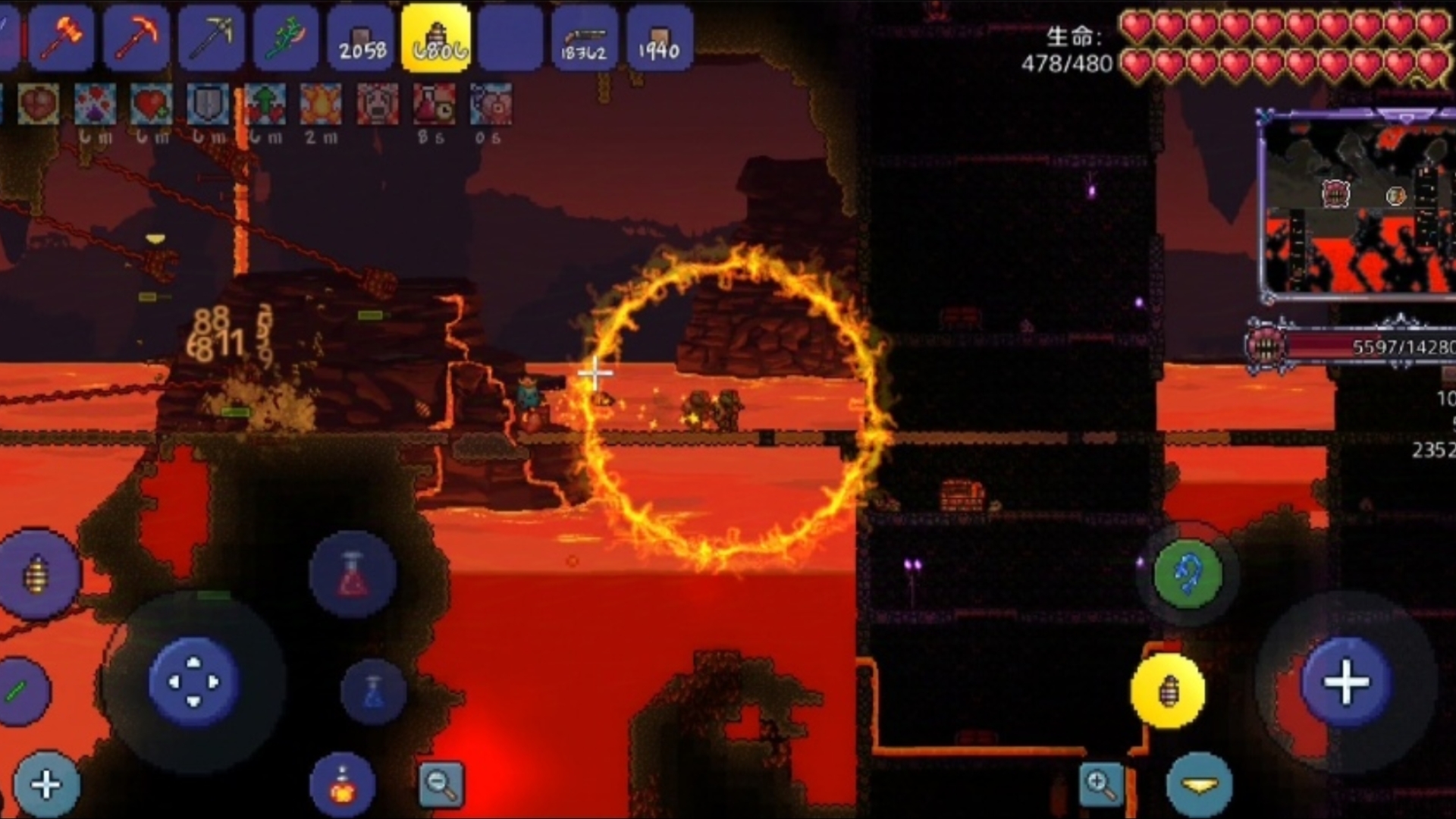Image resolution: width=1456 pixels, height=819 pixels.
Task: Equip the green thorny staff slot
Action: (x=285, y=38)
